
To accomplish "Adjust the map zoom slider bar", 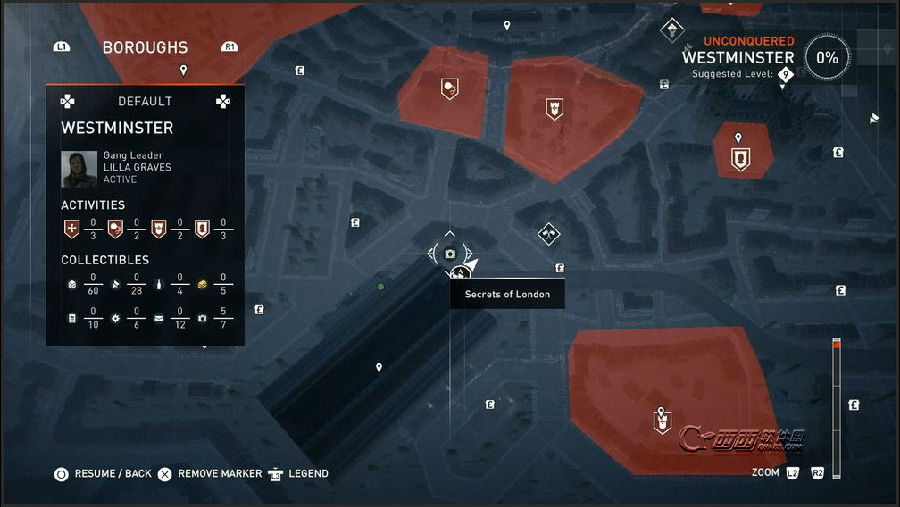I will pyautogui.click(x=837, y=400).
